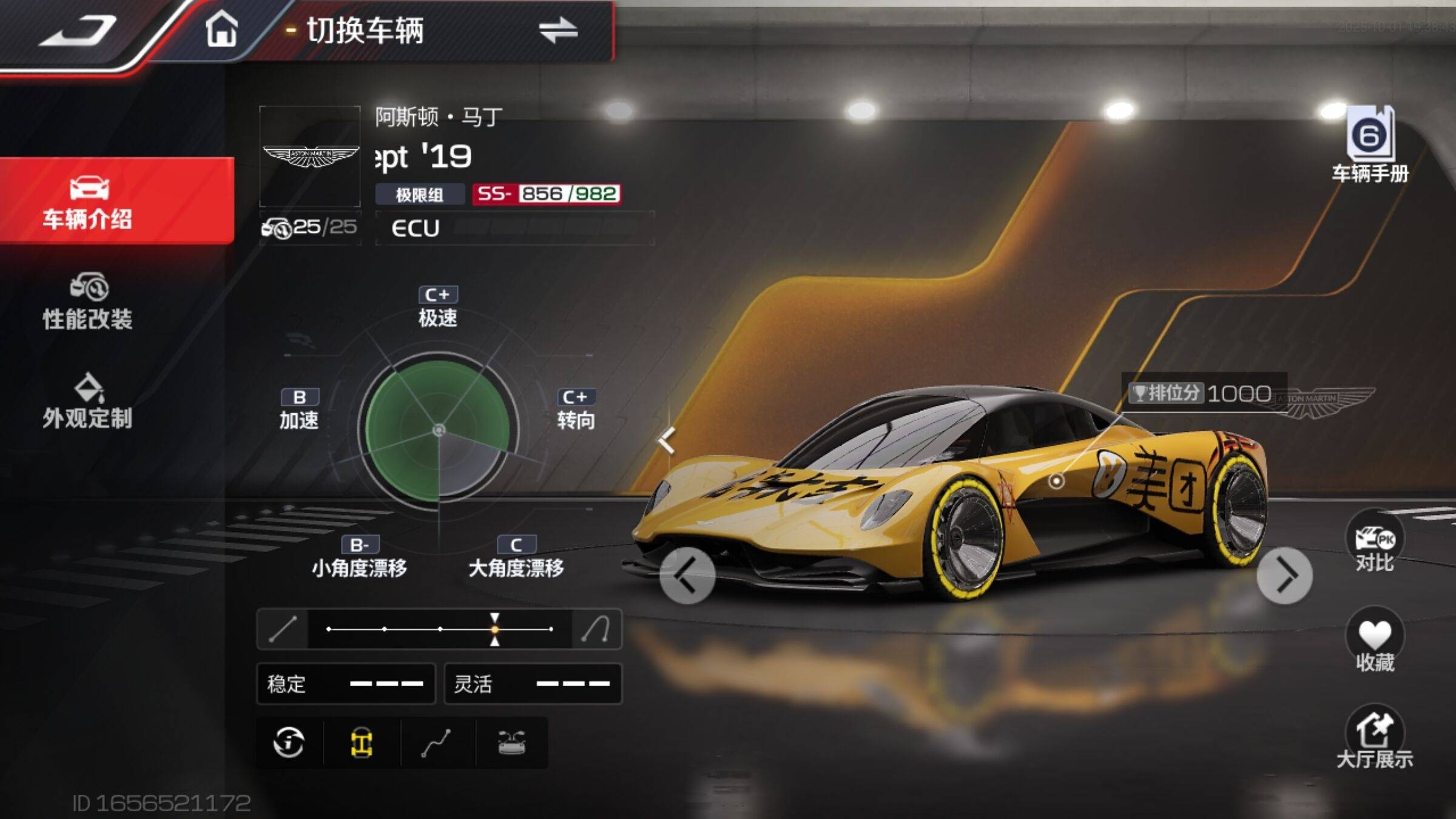Open the 外观定制 customization tab
Viewport: 1456px width, 819px height.
click(x=88, y=402)
